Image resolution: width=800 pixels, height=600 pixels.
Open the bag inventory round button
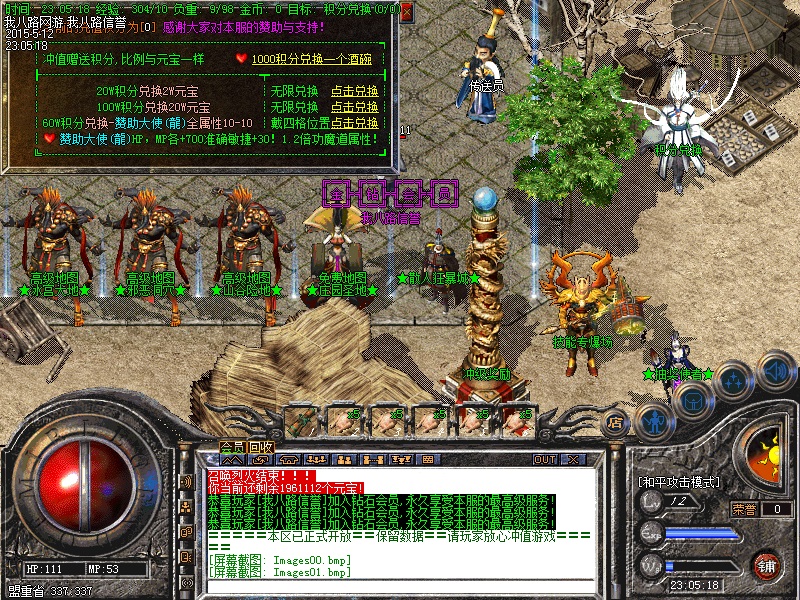[690, 399]
